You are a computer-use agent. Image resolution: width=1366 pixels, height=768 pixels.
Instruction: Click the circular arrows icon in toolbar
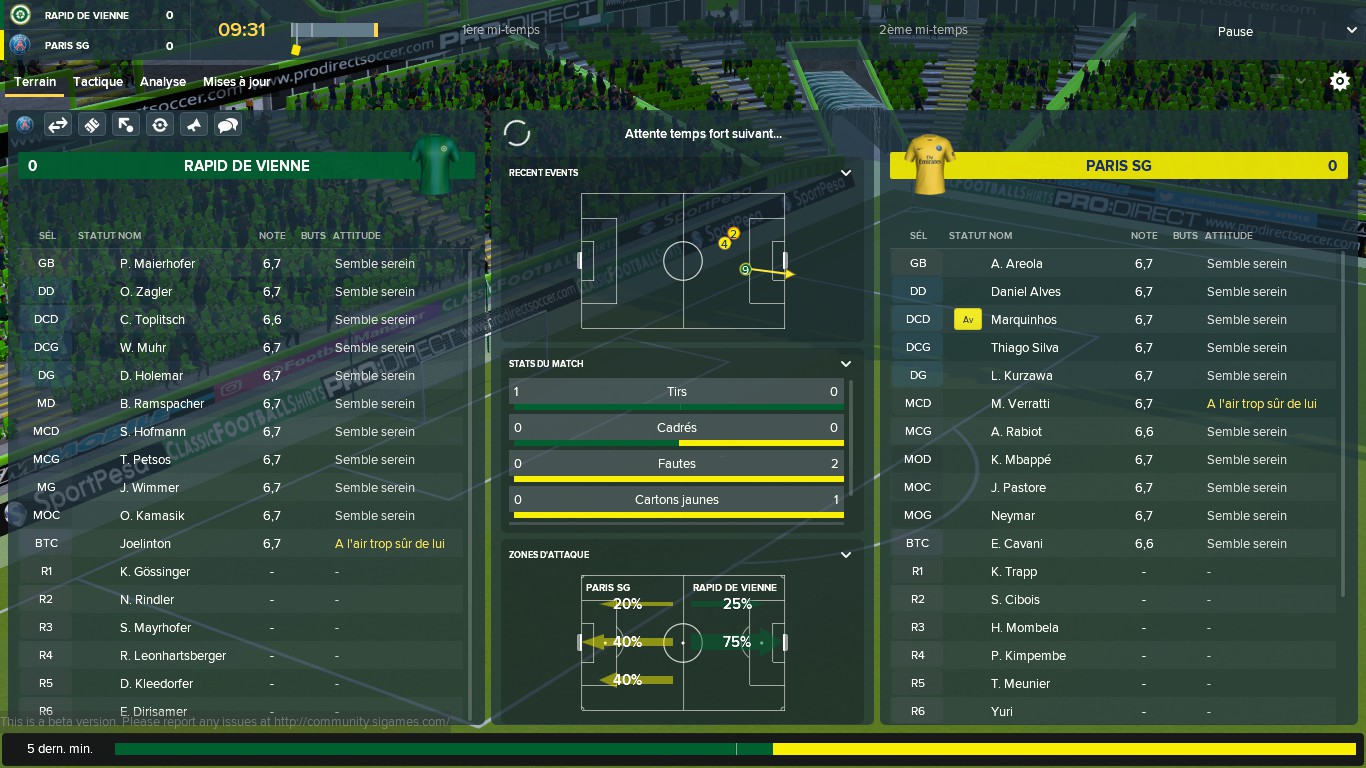click(160, 125)
